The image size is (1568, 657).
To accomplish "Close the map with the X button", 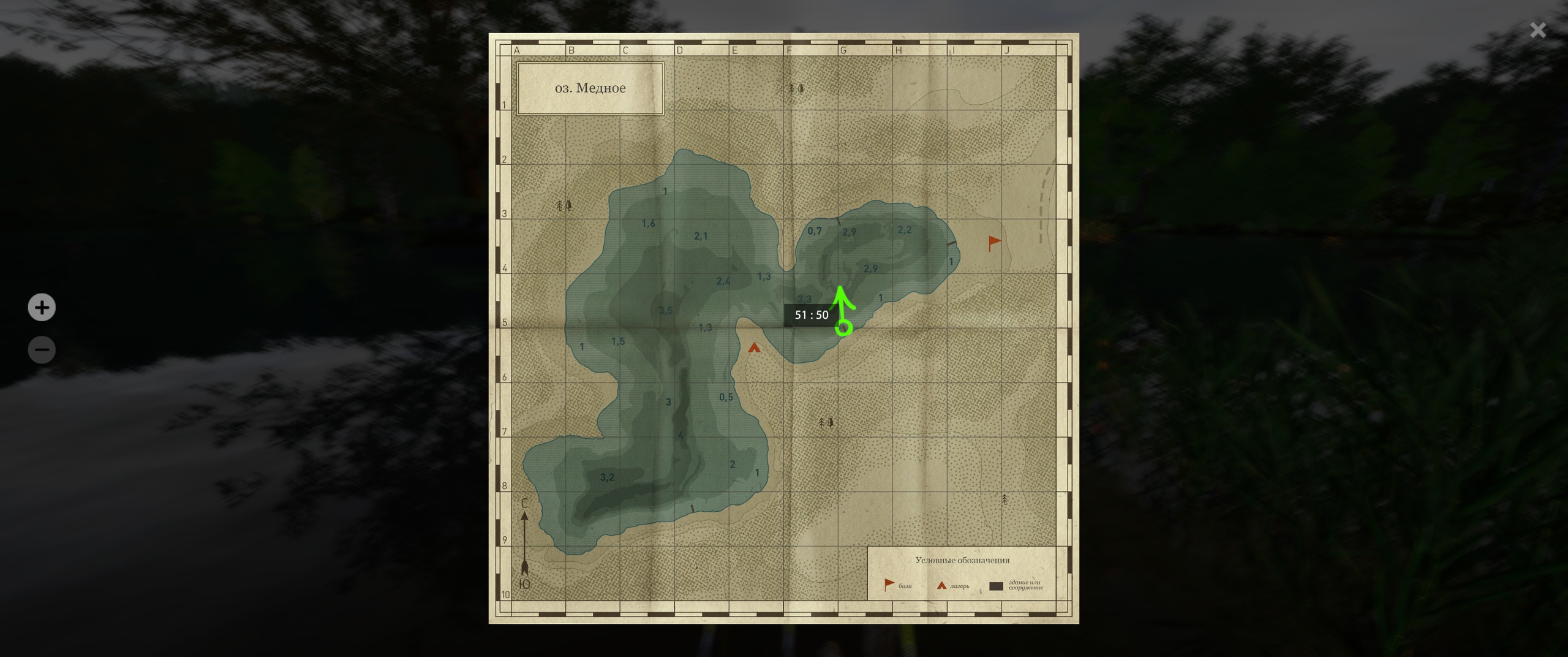I will (x=1537, y=30).
